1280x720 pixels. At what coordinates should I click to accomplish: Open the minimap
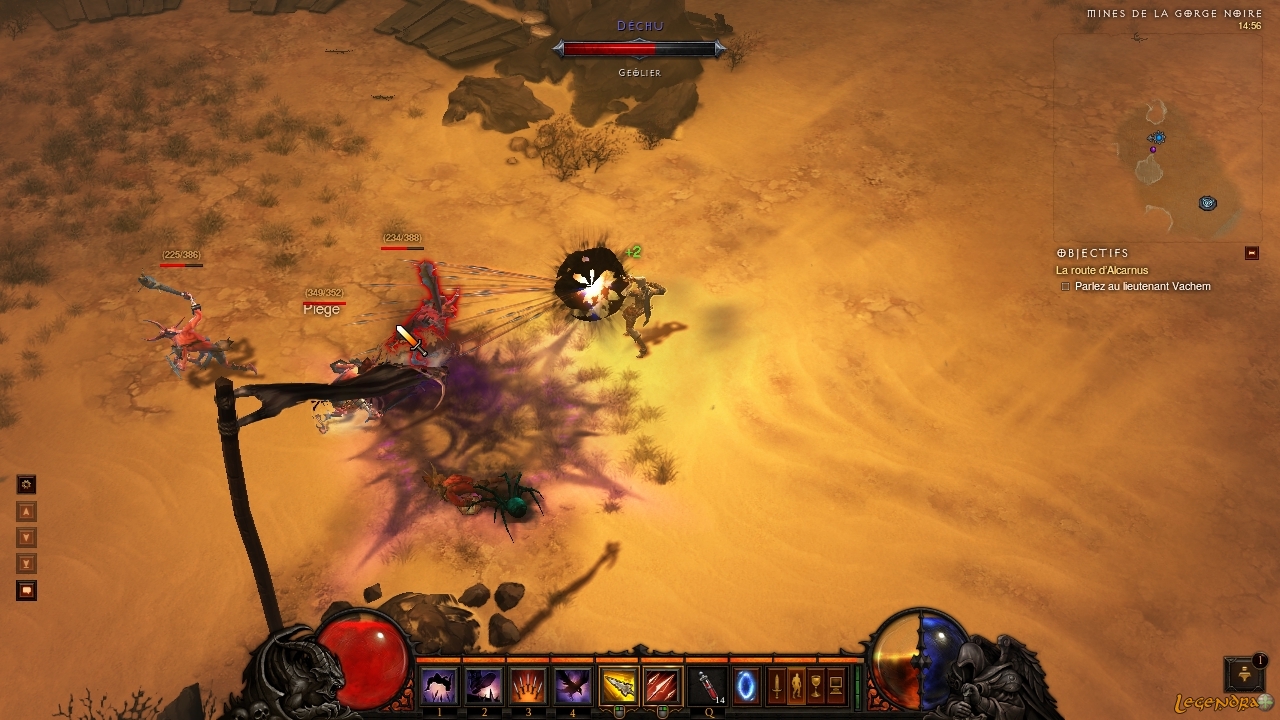tap(1157, 138)
